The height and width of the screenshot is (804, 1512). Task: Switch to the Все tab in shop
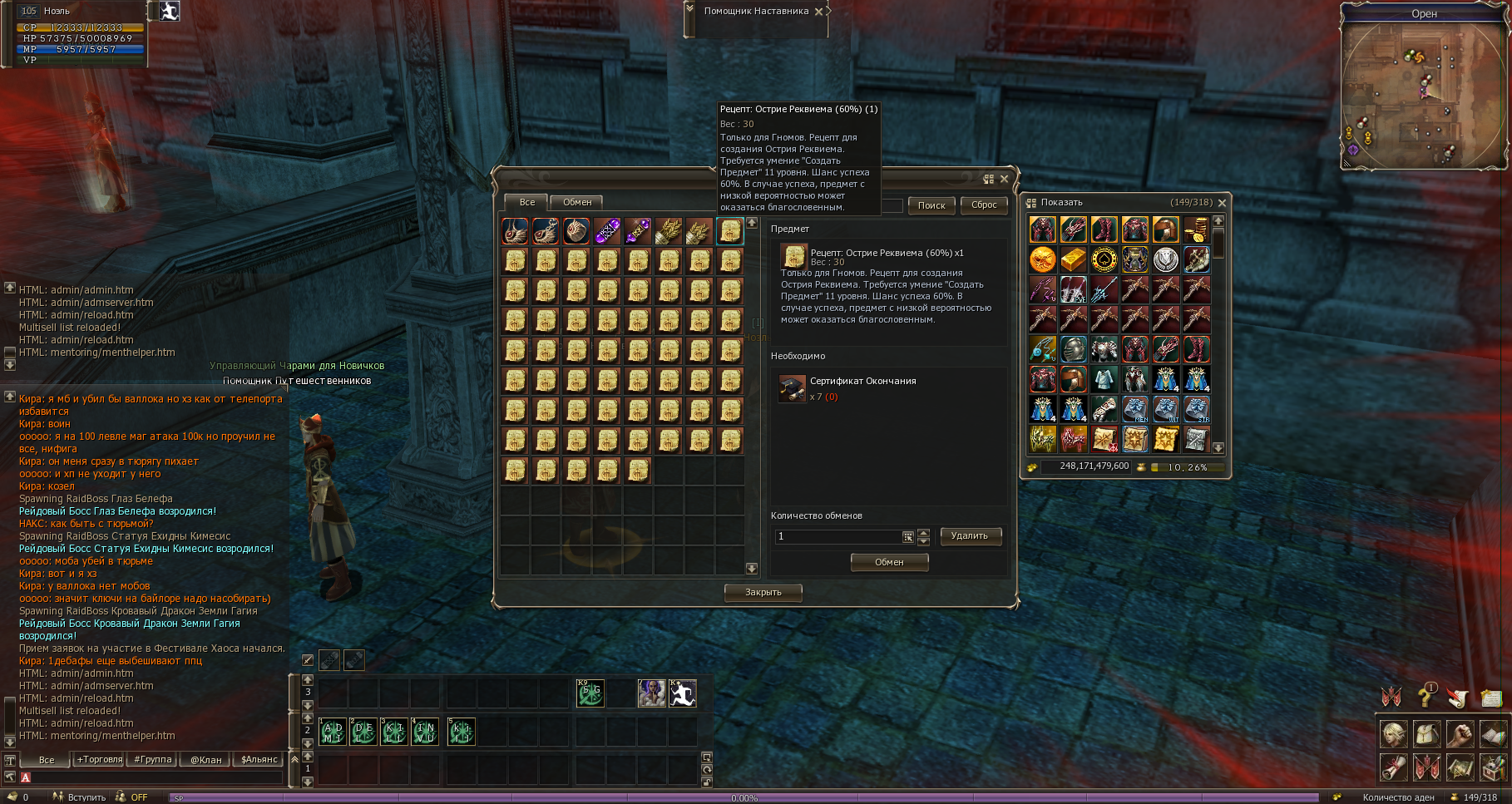(x=526, y=202)
